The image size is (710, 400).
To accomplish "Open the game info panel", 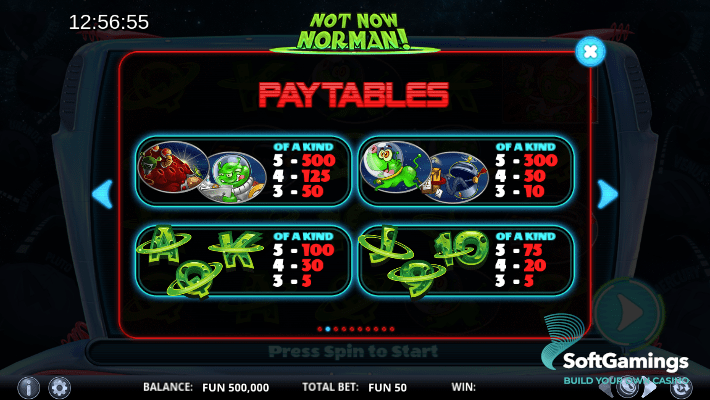I will (x=29, y=386).
